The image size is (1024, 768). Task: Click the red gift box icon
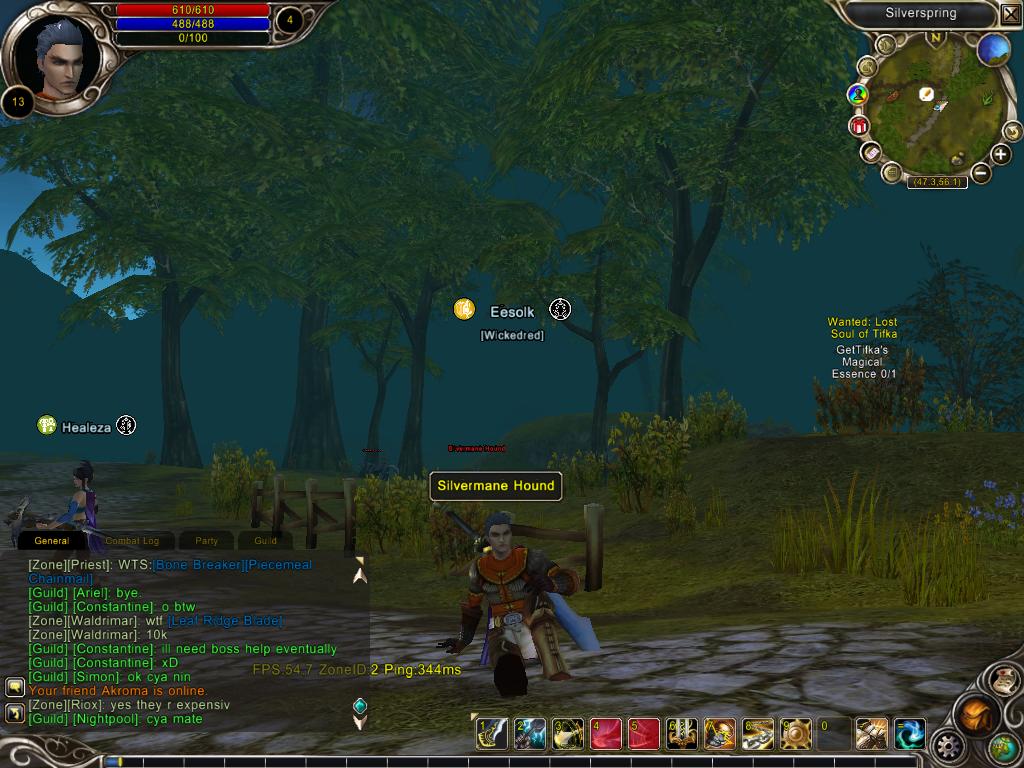859,126
